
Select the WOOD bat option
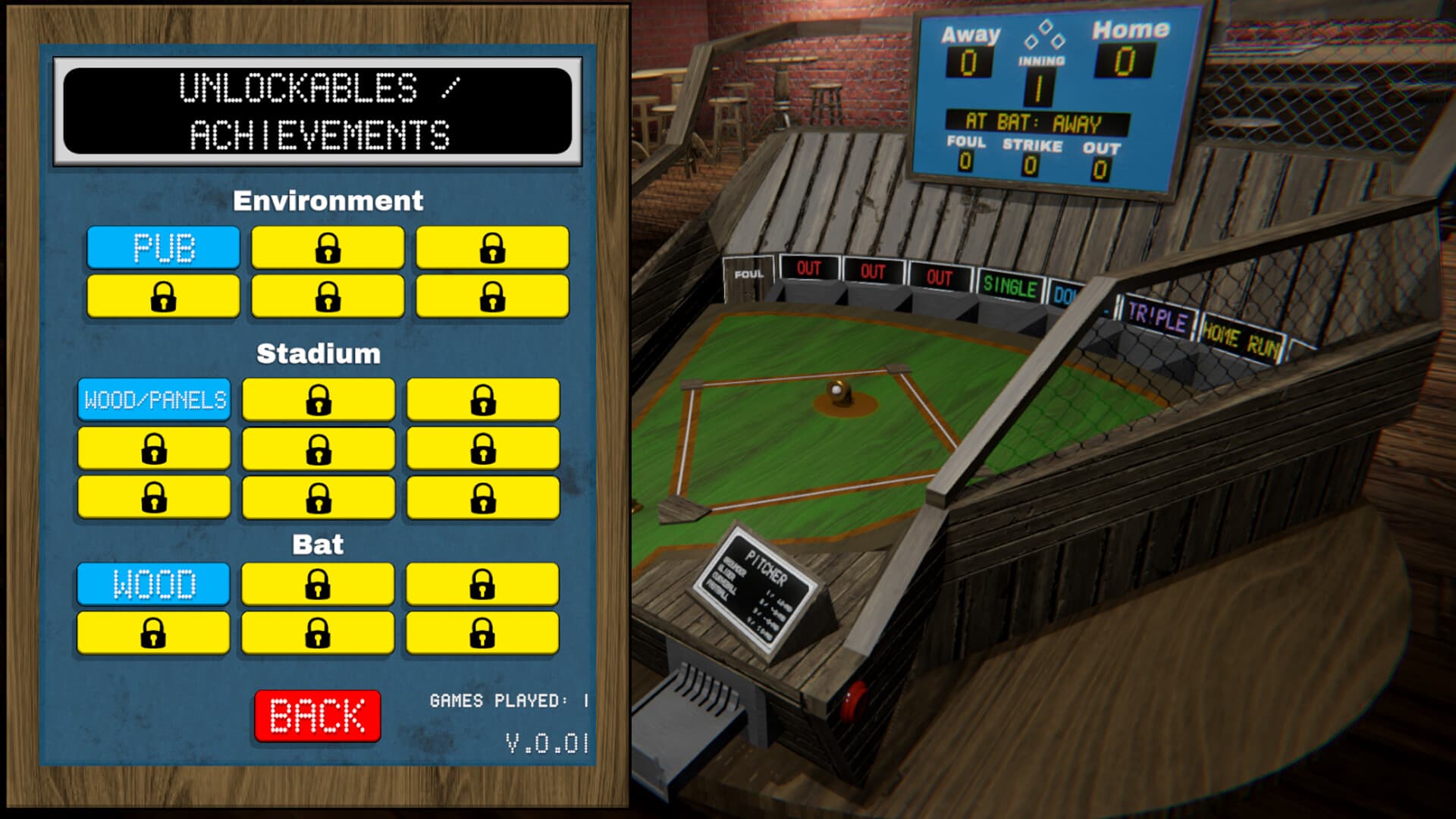tap(152, 582)
